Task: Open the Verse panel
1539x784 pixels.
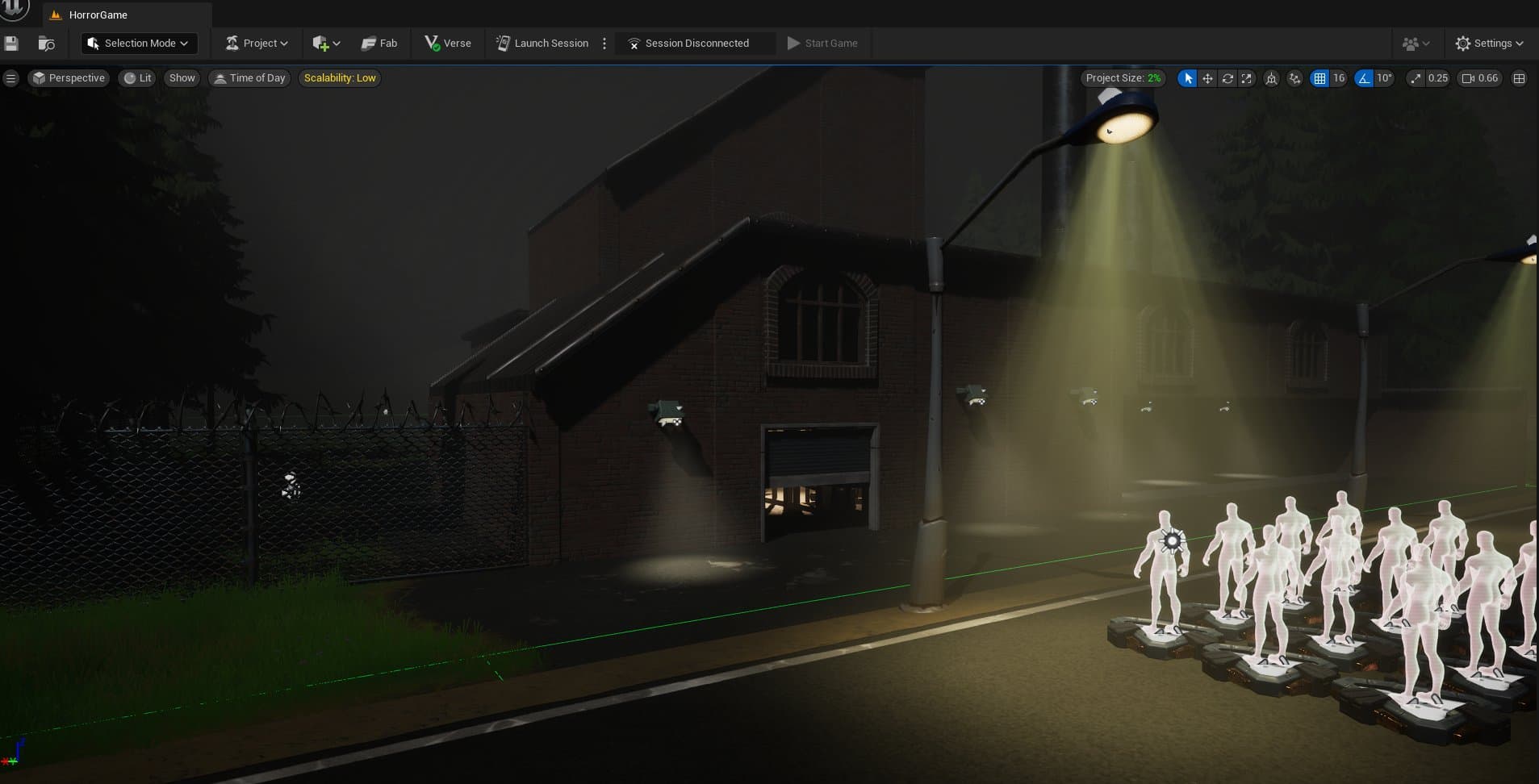Action: [447, 43]
